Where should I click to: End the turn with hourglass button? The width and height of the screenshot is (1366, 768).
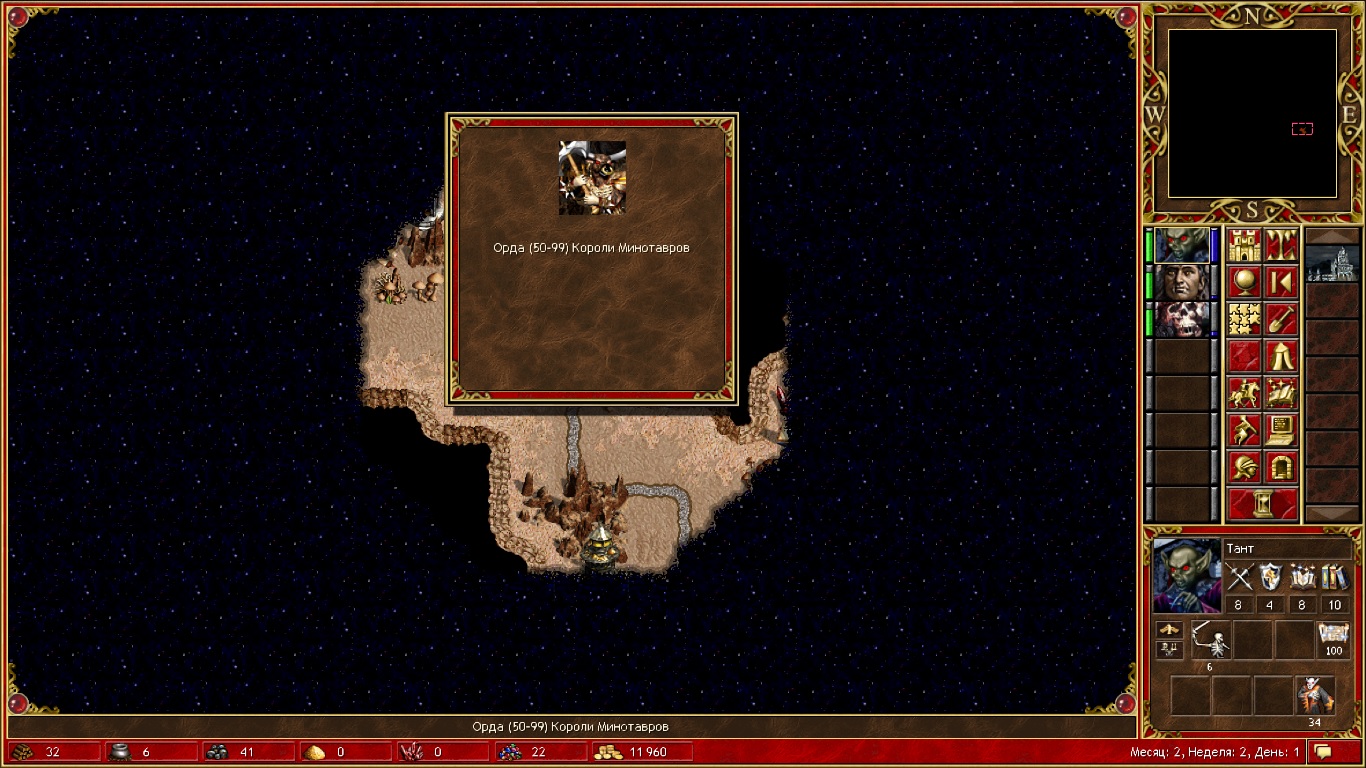point(1263,503)
